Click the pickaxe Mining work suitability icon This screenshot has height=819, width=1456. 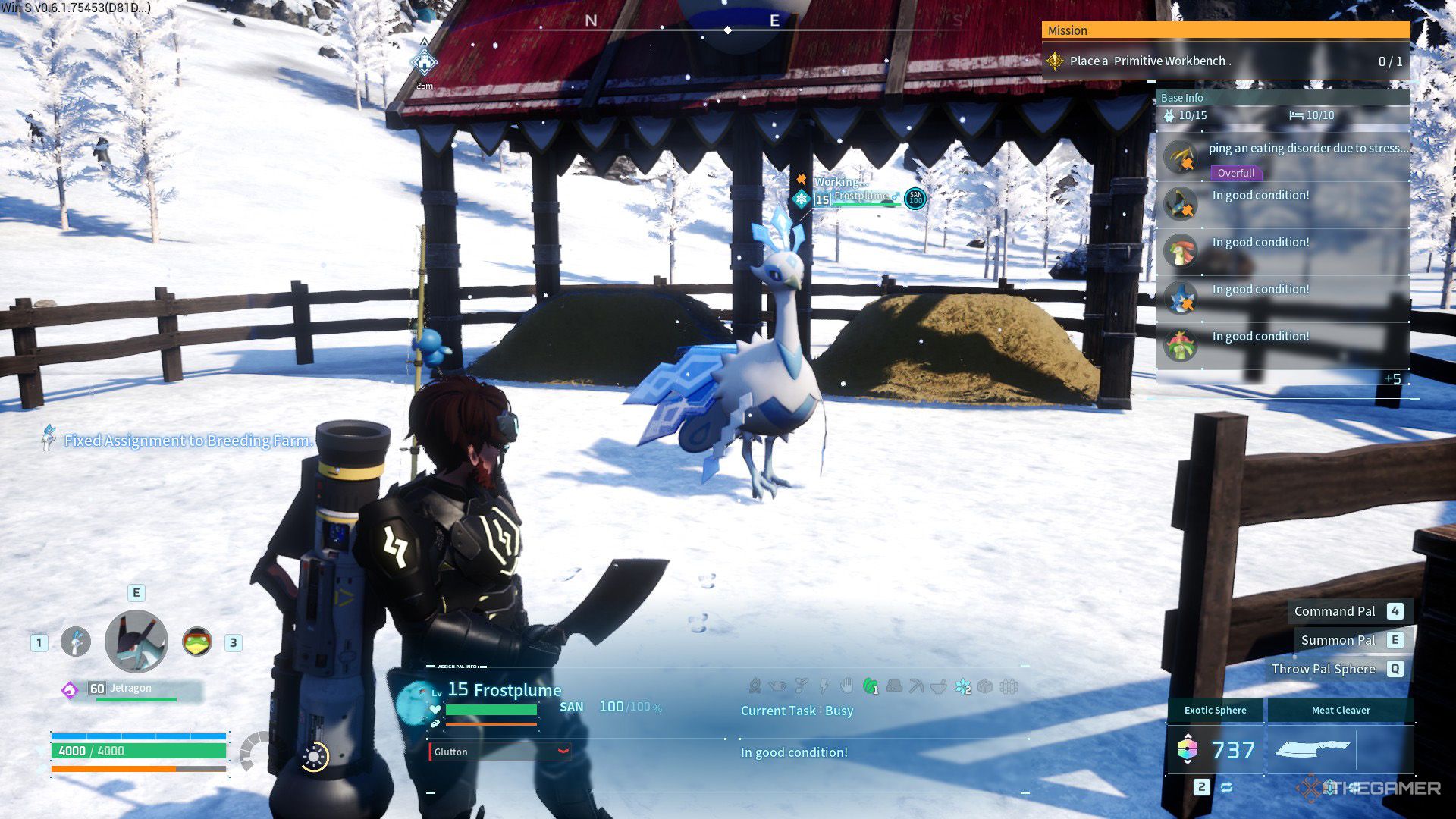click(x=916, y=687)
